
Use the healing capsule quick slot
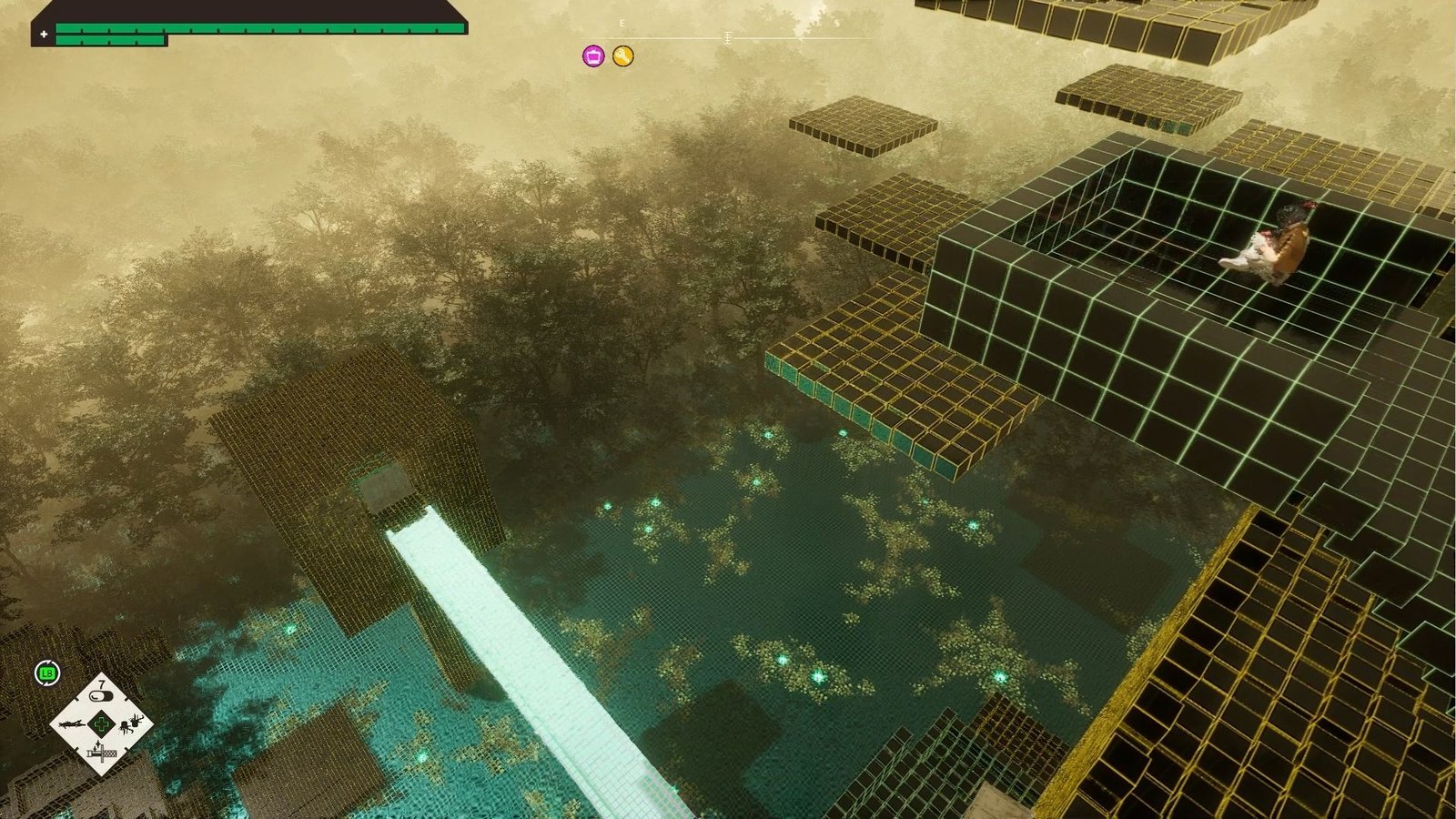(102, 696)
